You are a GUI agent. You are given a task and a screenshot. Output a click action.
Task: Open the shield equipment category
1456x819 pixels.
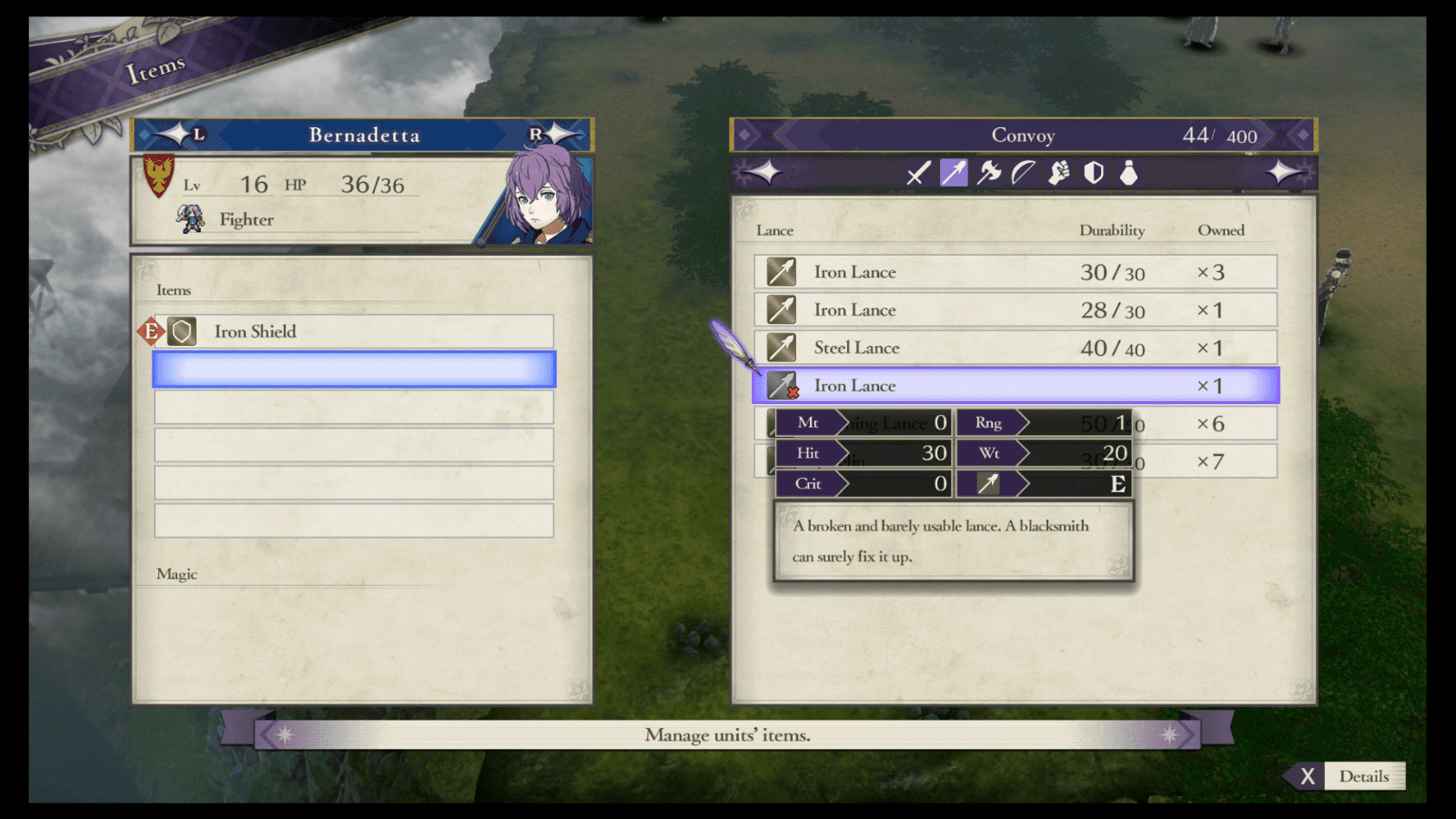pyautogui.click(x=1094, y=174)
